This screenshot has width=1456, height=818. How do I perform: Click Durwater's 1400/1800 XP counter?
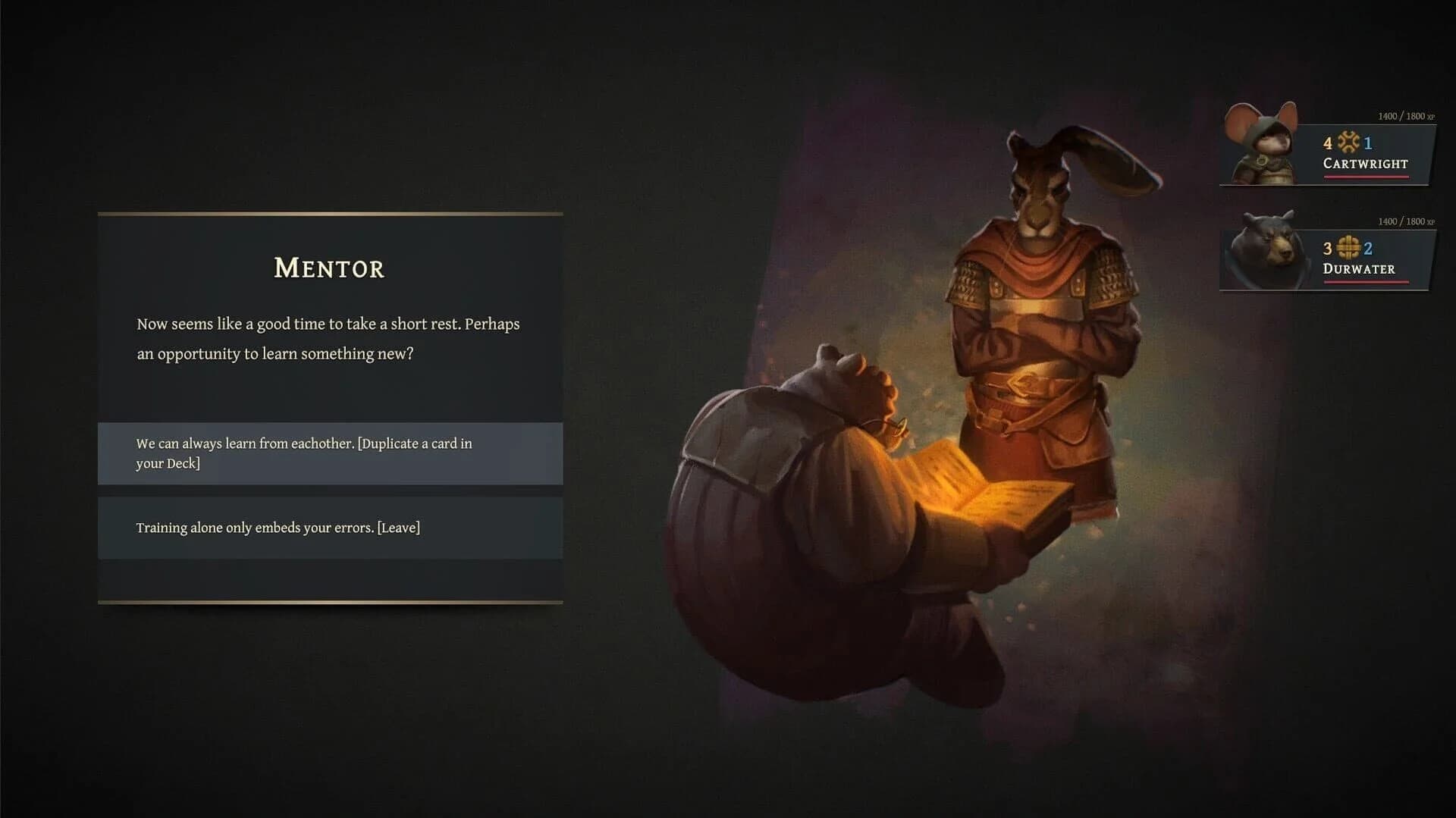click(x=1407, y=221)
